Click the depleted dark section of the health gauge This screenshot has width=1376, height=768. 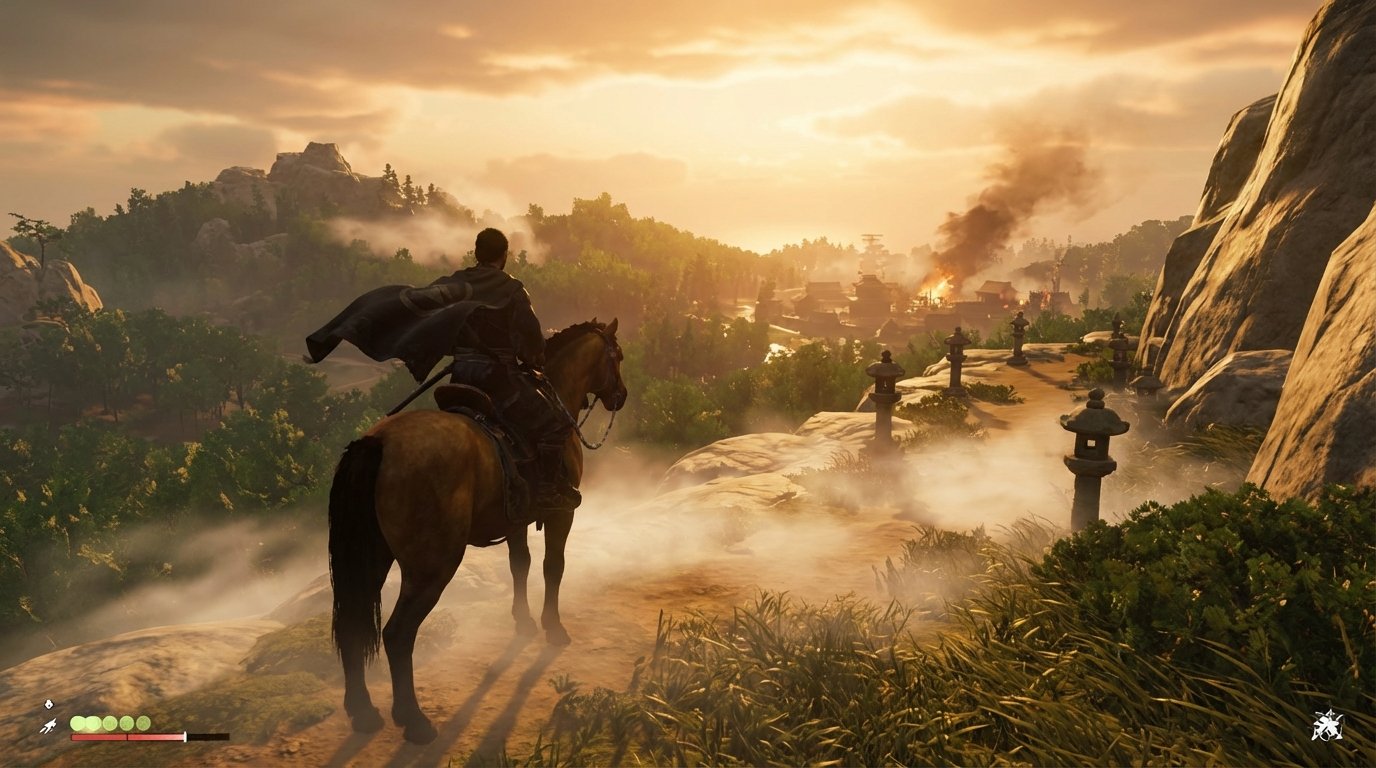click(x=210, y=738)
